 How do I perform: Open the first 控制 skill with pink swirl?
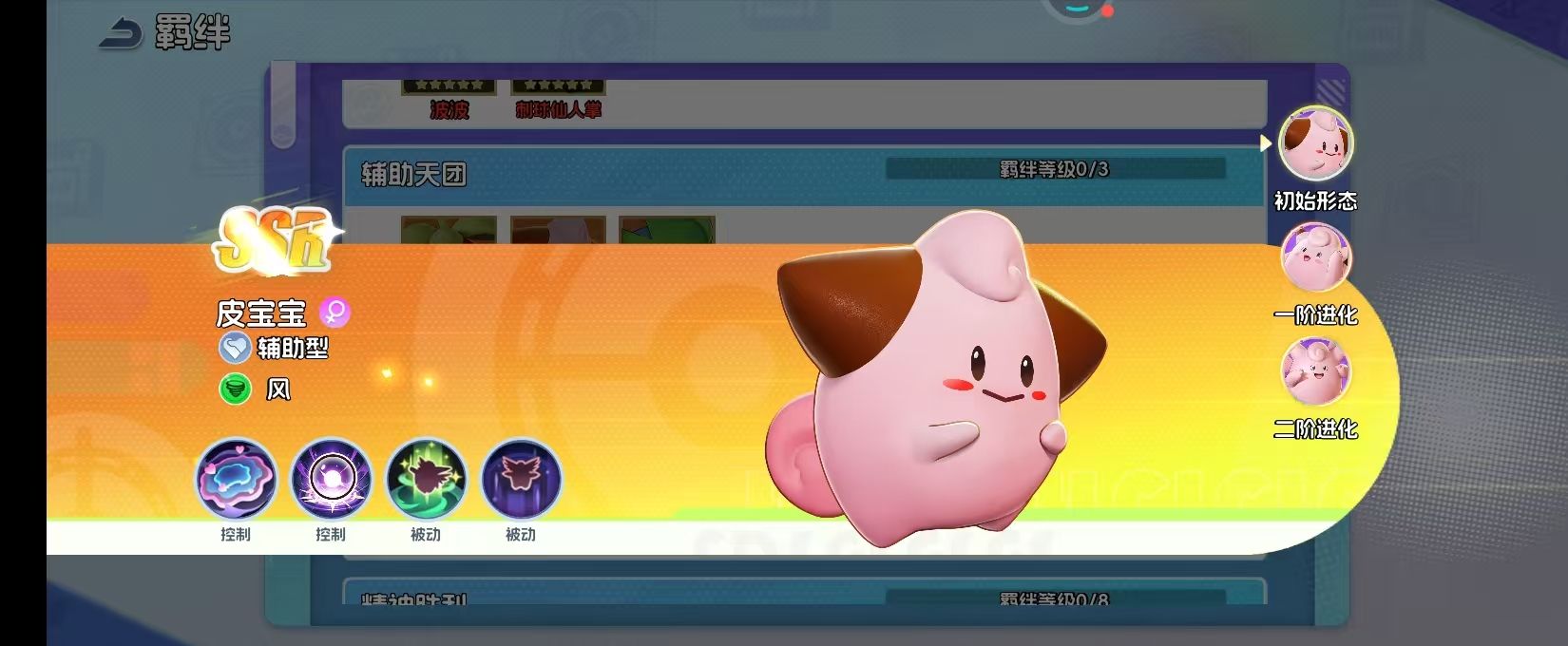pyautogui.click(x=236, y=479)
